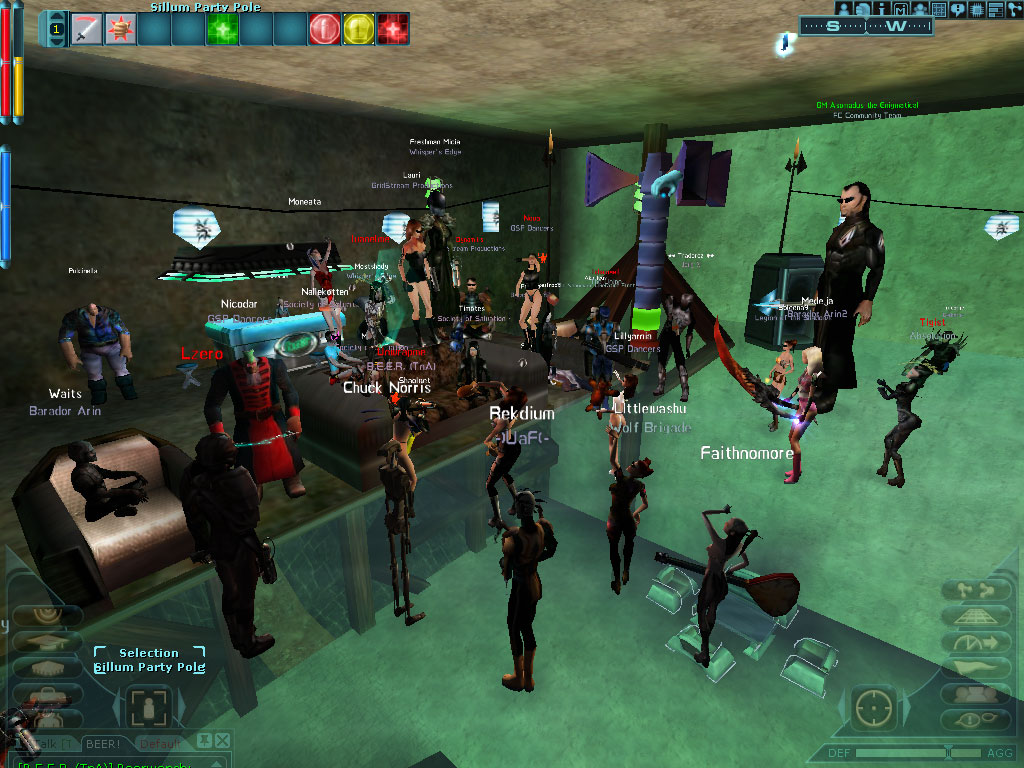Trigger the red shield hotbar slot
This screenshot has width=1024, height=768.
pos(323,29)
